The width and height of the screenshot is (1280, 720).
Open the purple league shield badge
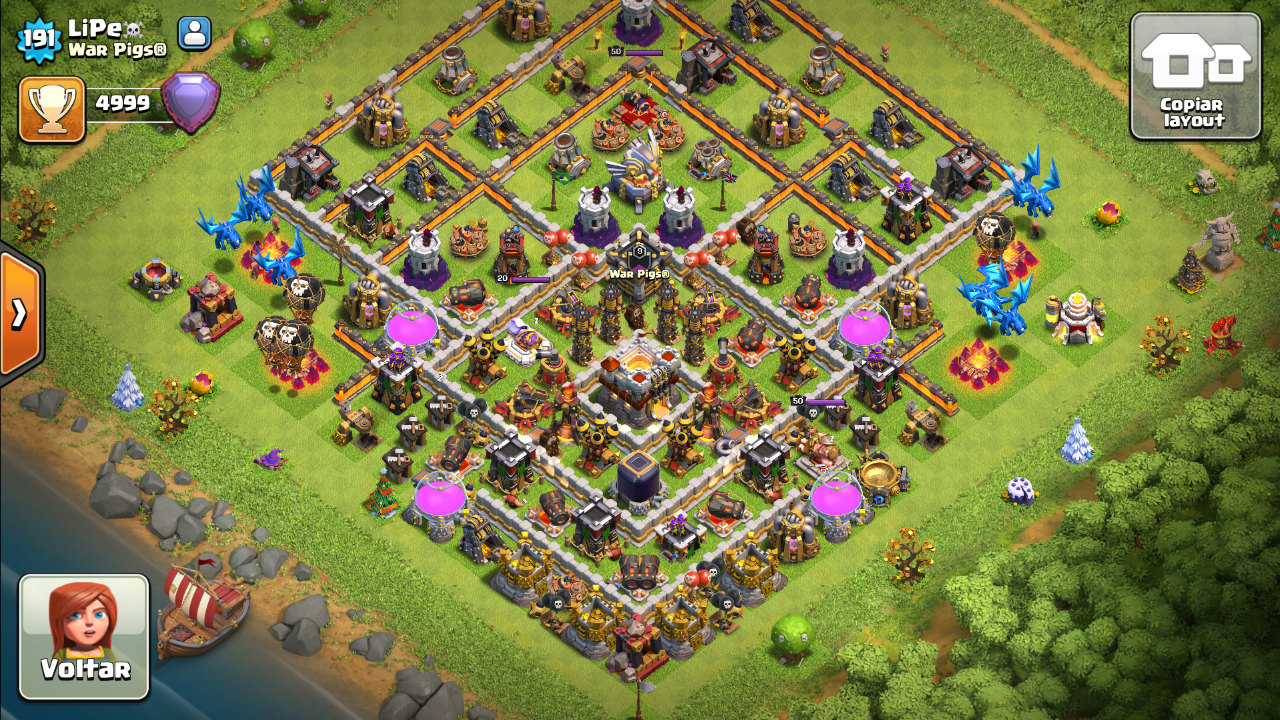(x=190, y=102)
